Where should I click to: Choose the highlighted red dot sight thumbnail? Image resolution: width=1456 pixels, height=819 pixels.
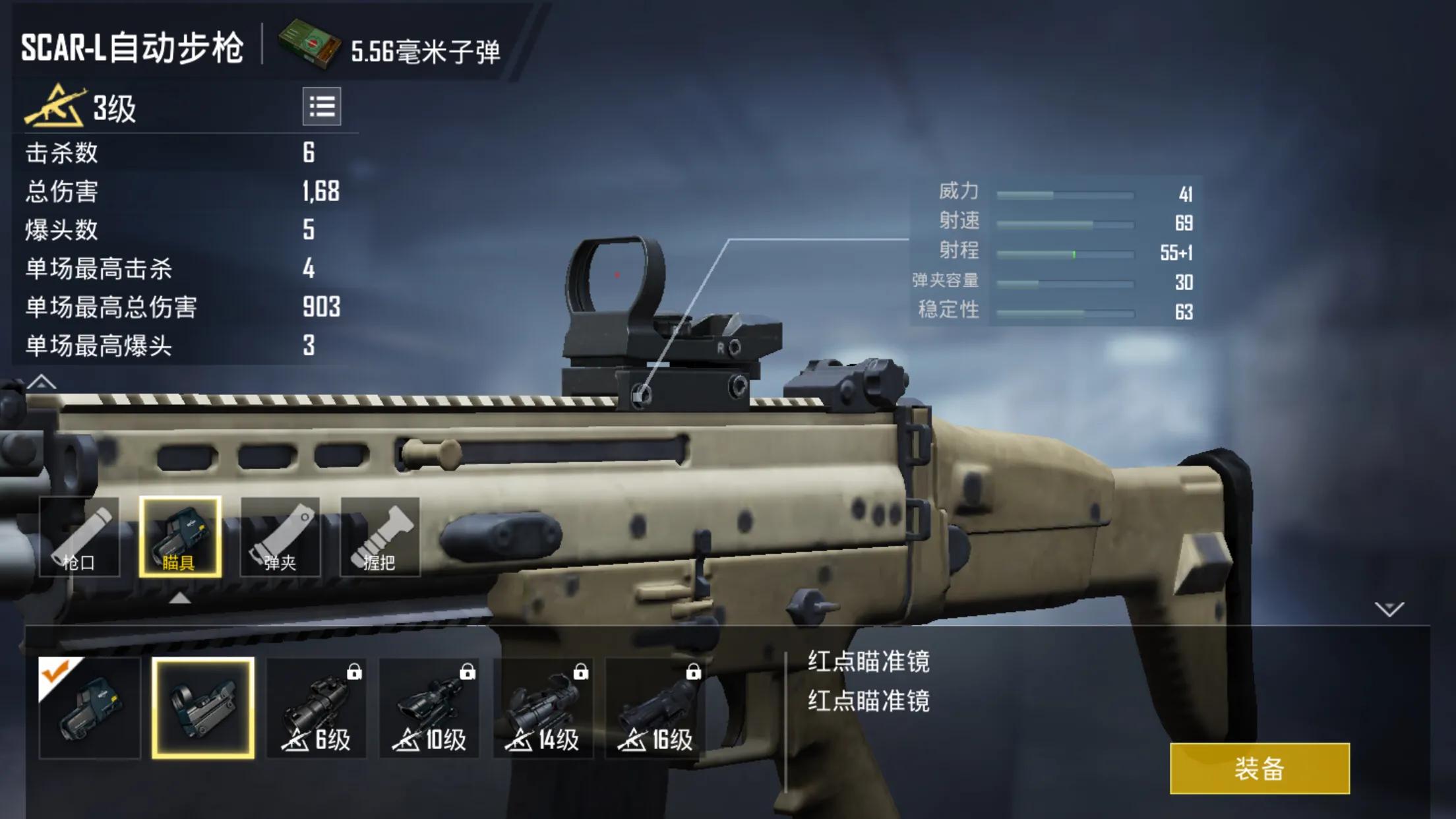click(203, 708)
